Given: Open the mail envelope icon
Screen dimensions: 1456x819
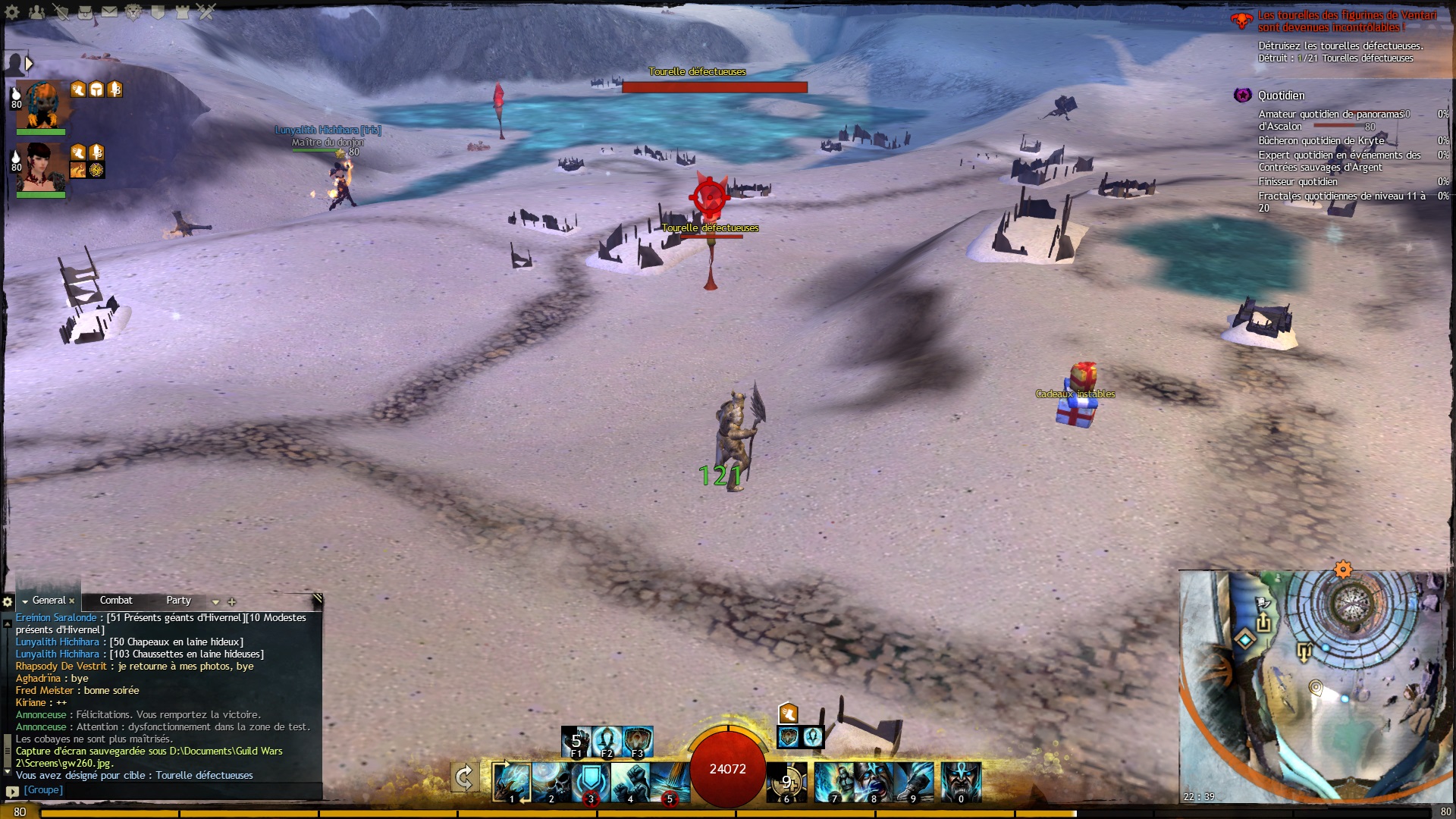Looking at the screenshot, I should pyautogui.click(x=110, y=12).
